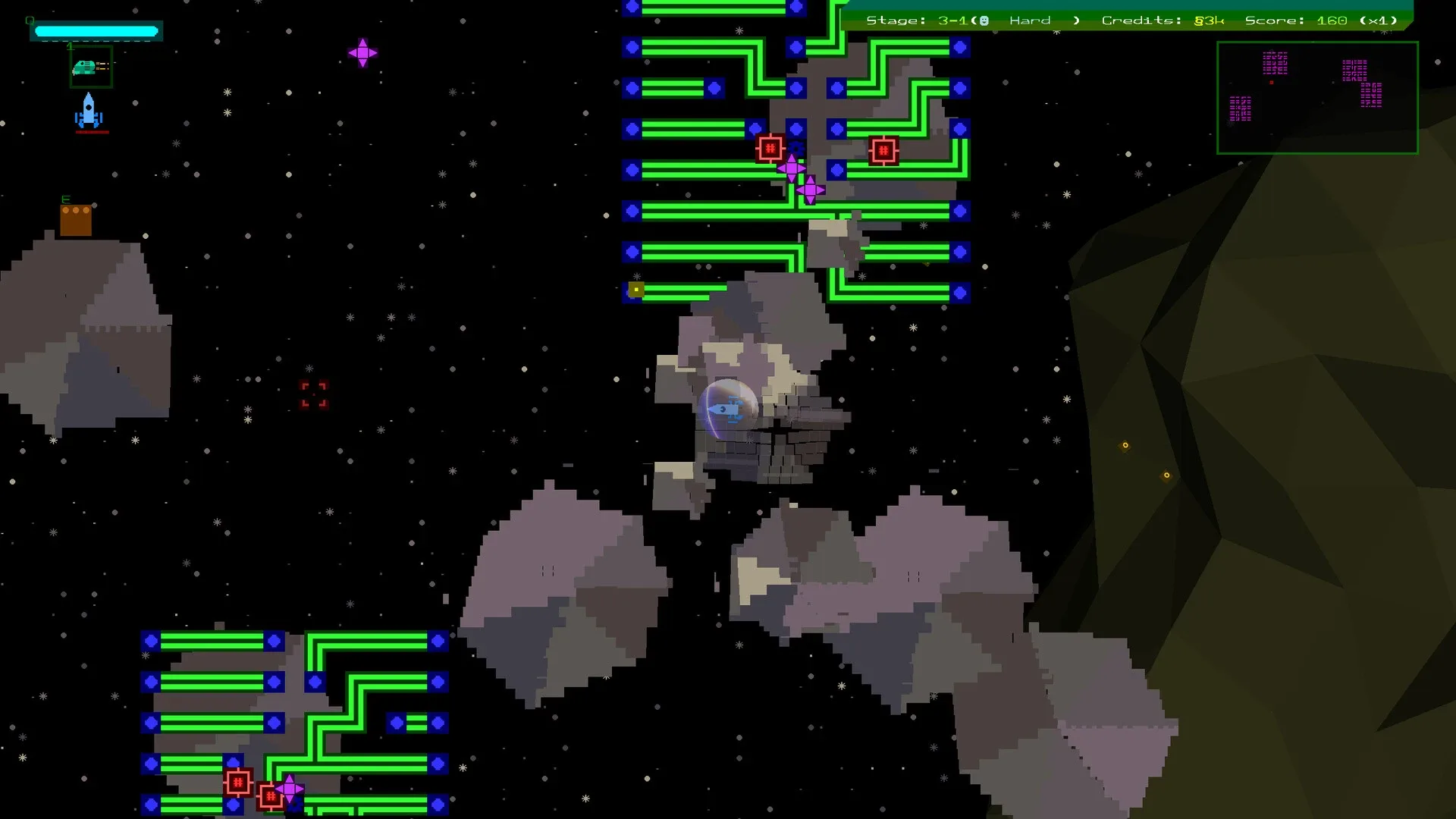Click the purple spinner between the two upper turrets
Image resolution: width=1456 pixels, height=819 pixels.
pyautogui.click(x=793, y=167)
